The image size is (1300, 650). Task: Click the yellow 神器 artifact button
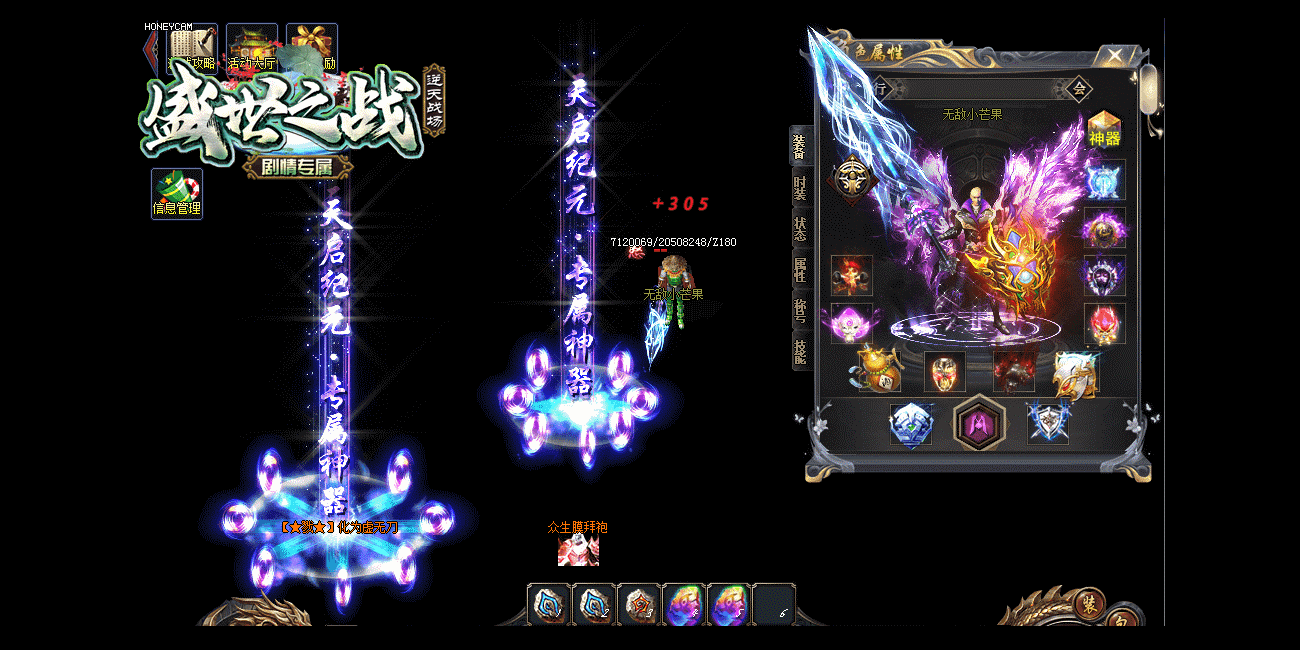pos(1104,129)
